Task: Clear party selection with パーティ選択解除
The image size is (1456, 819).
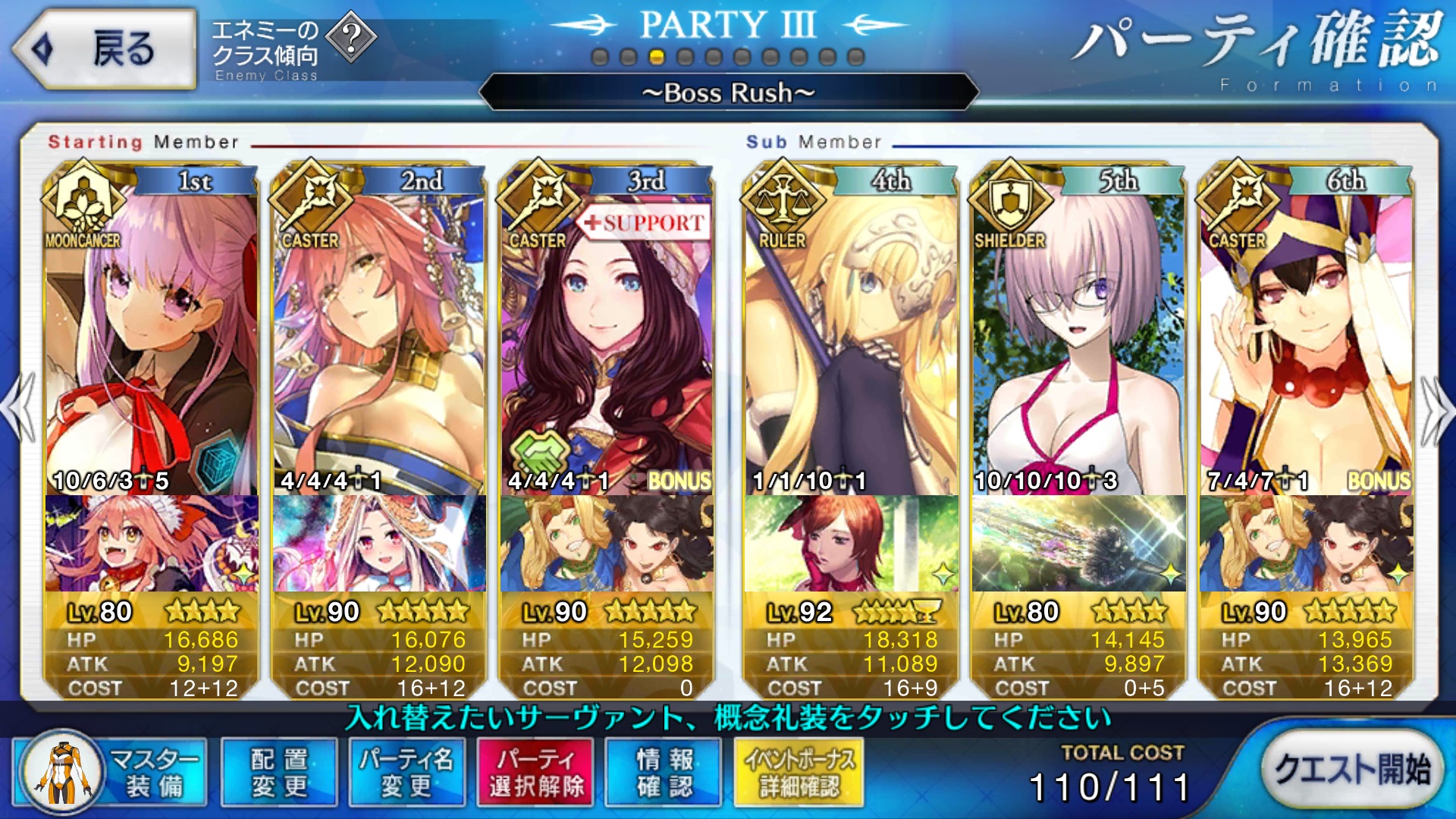Action: click(x=536, y=772)
